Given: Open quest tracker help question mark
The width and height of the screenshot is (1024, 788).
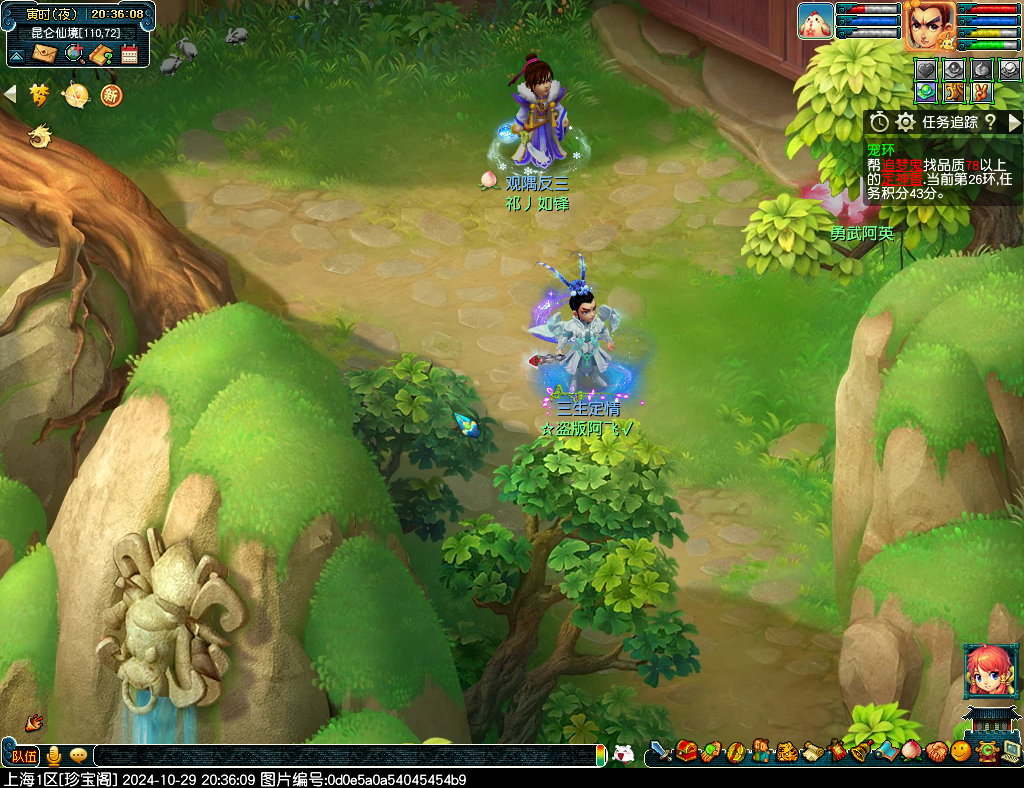Looking at the screenshot, I should click(990, 122).
